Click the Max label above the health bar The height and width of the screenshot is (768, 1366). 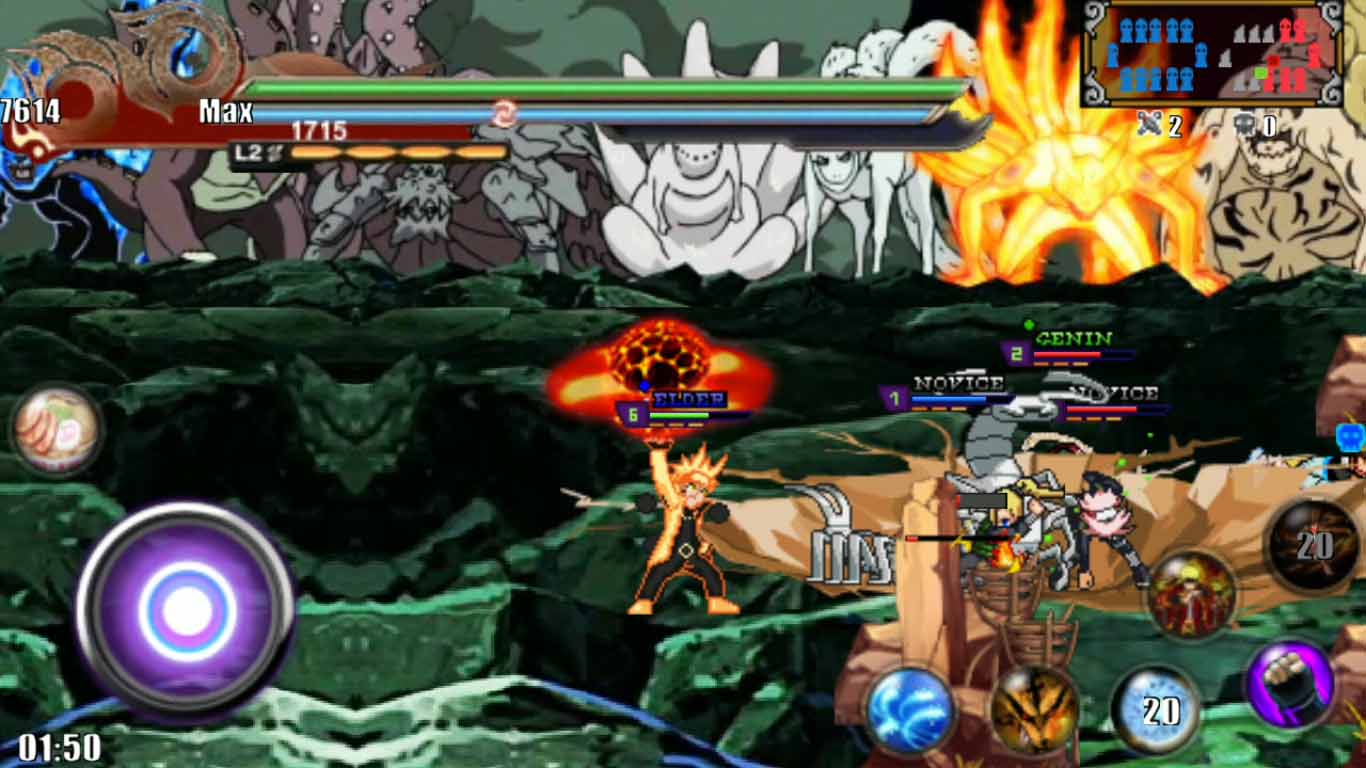[228, 111]
